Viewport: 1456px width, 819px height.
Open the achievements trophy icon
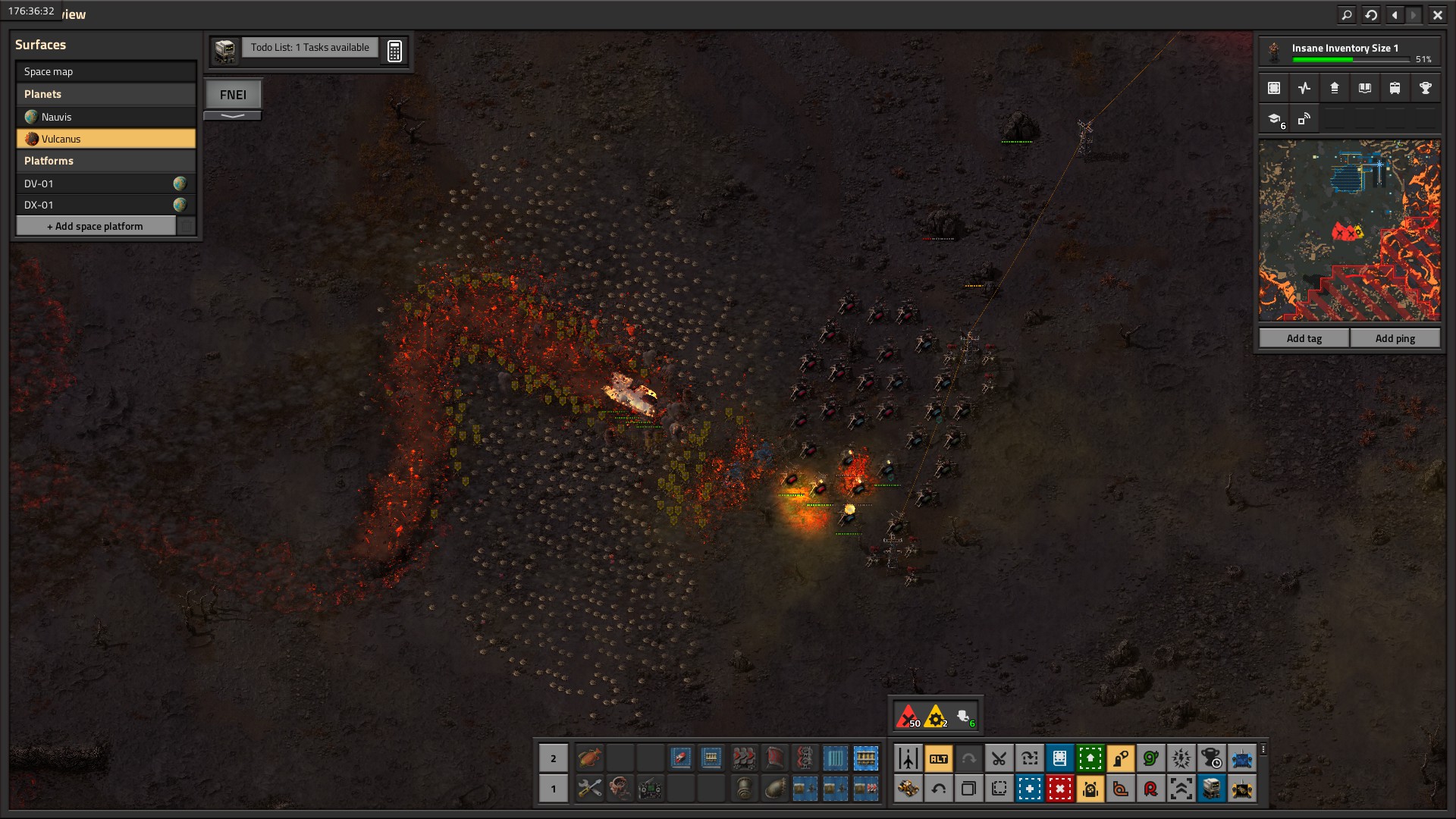[x=1425, y=88]
